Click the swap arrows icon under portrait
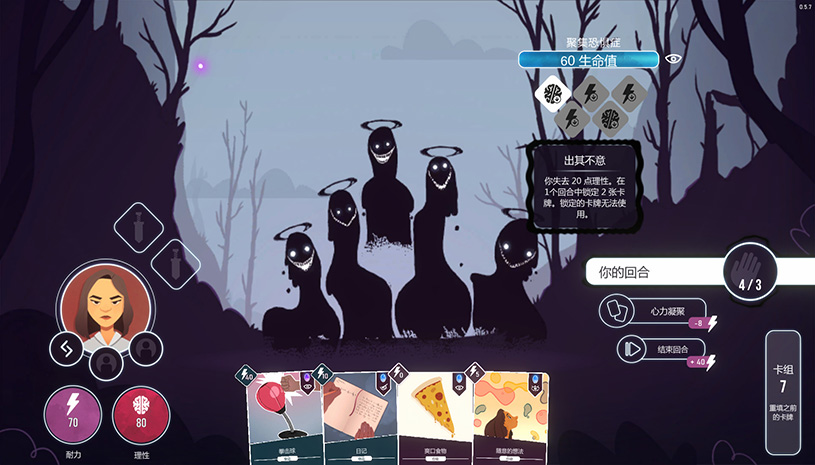The height and width of the screenshot is (465, 815). pyautogui.click(x=67, y=348)
